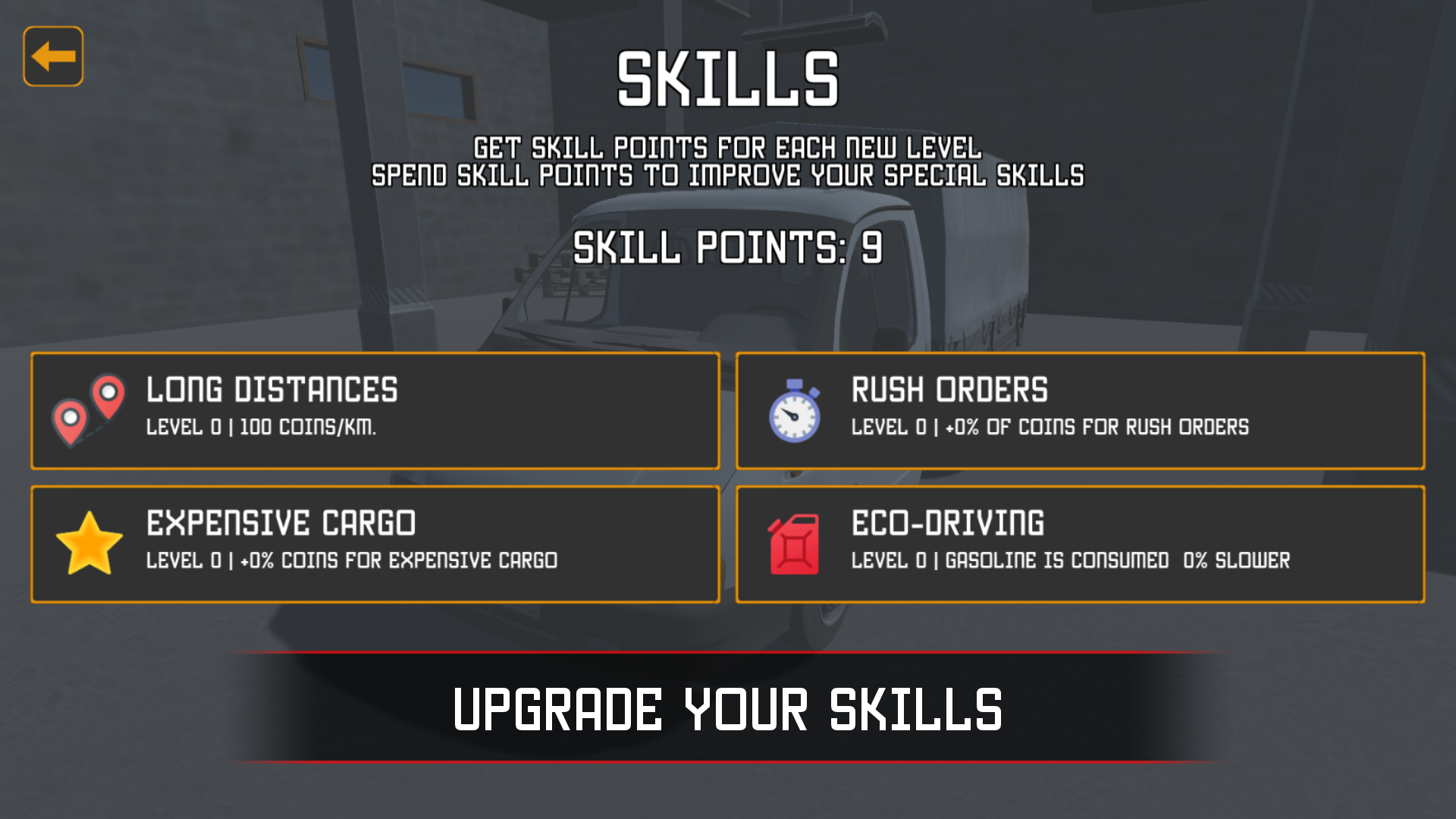Tap the Level 0 label in Eco-Driving
Viewport: 1456px width, 819px height.
[x=887, y=560]
